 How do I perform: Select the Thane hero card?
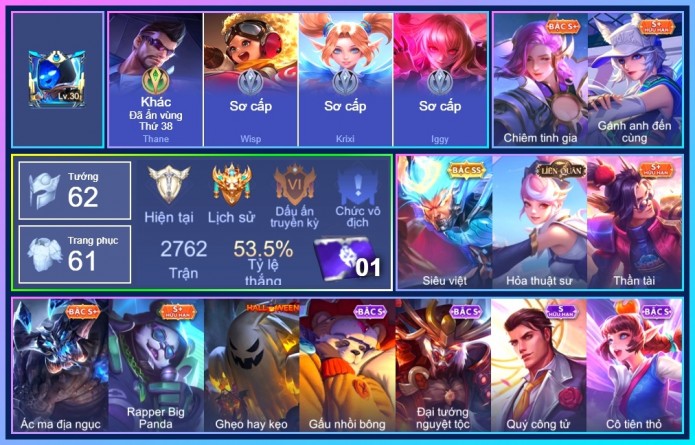(155, 80)
